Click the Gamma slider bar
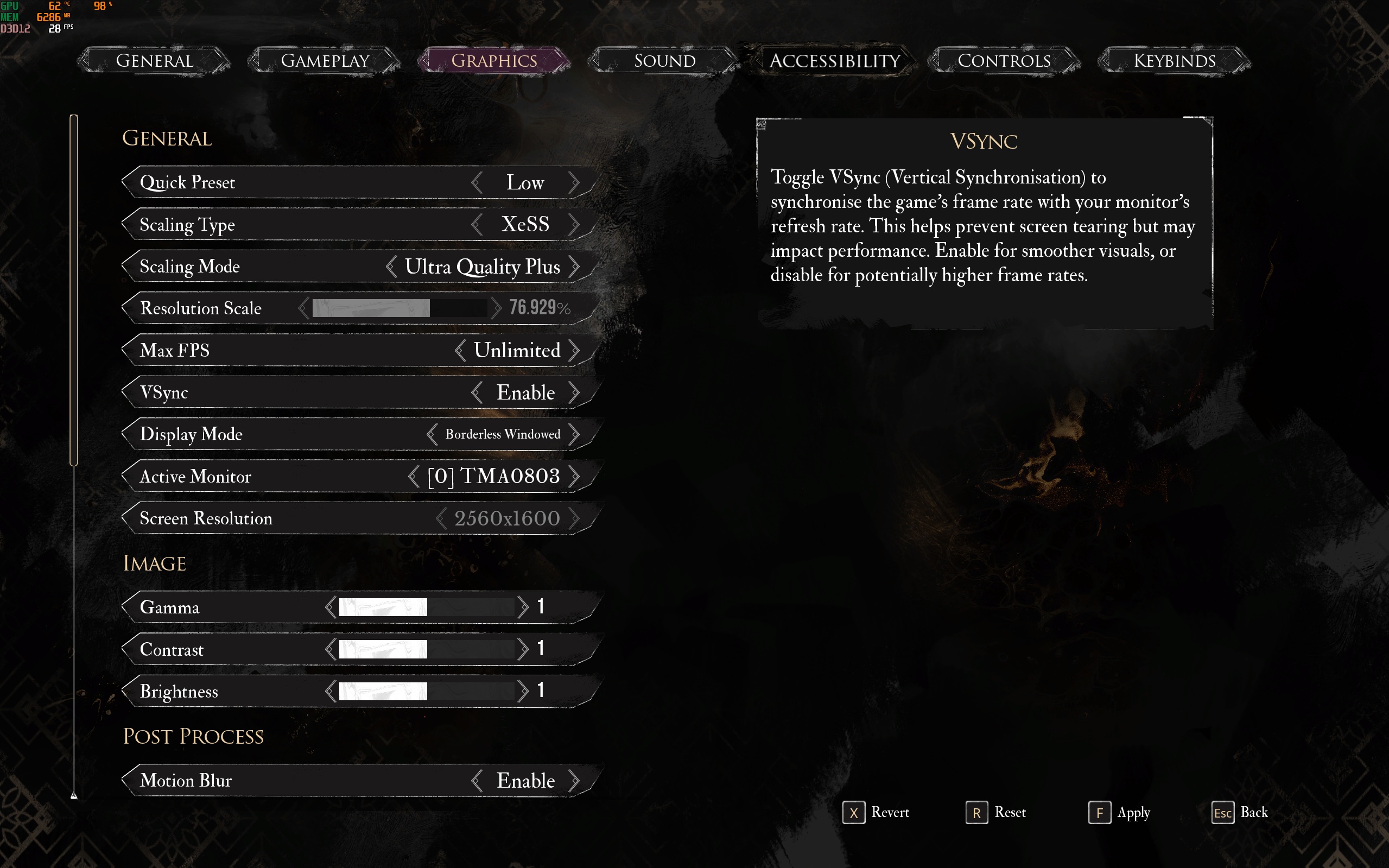The width and height of the screenshot is (1389, 868). coord(426,607)
